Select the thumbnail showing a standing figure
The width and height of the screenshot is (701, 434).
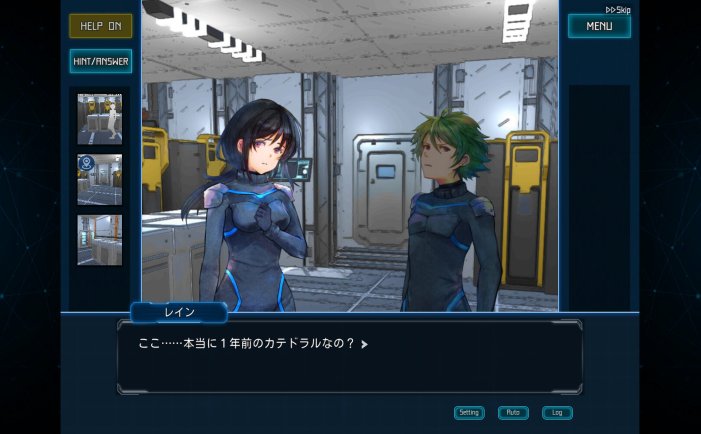100,119
